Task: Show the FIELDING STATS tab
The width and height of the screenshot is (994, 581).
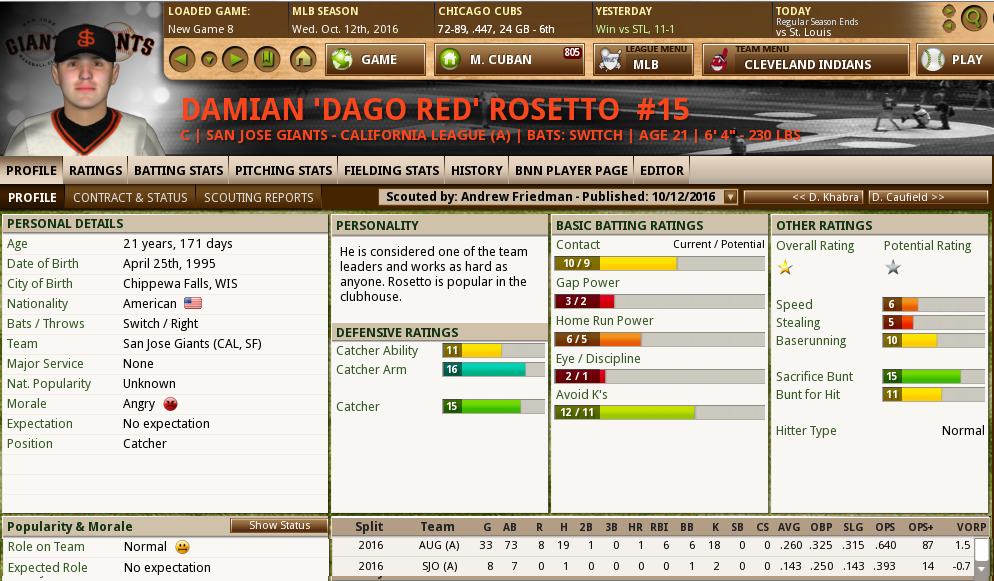Action: click(x=391, y=170)
